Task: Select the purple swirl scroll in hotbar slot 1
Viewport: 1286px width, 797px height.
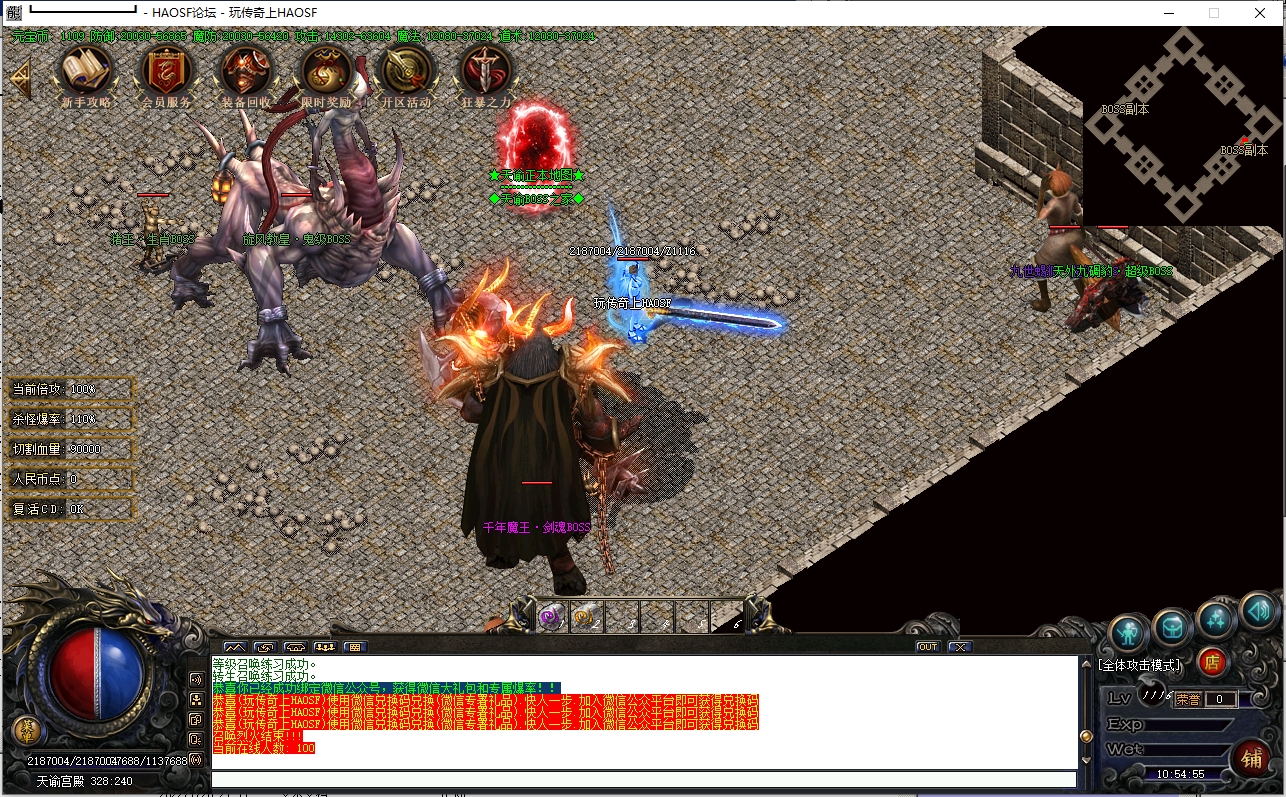Action: (551, 617)
